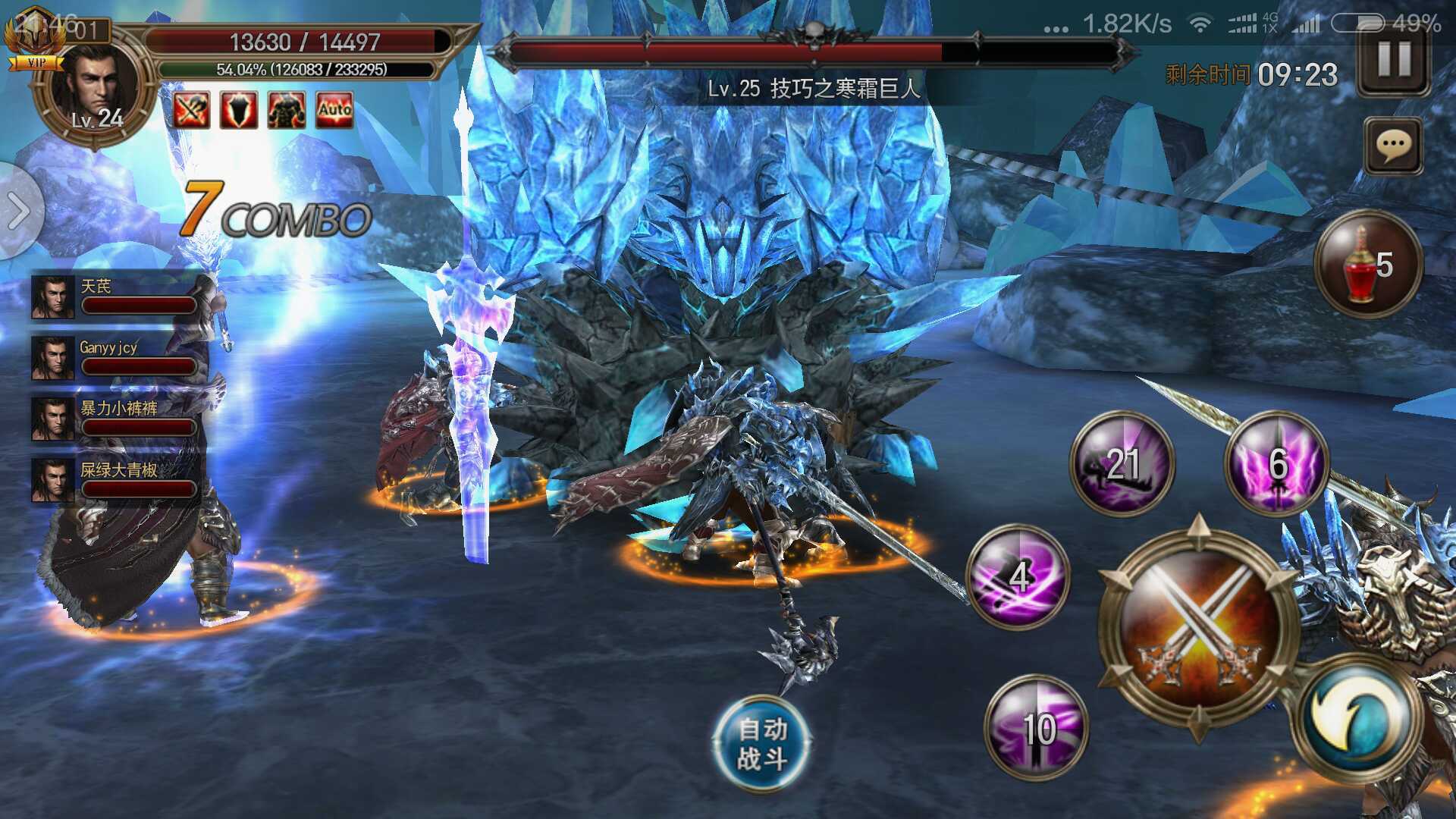Activate the skill with cooldown 4

pyautogui.click(x=1018, y=576)
